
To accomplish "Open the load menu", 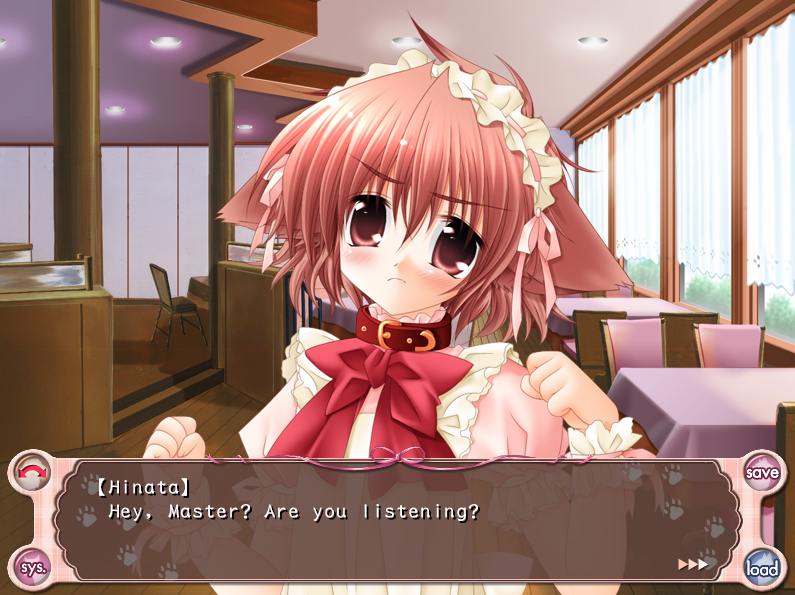I will 762,569.
